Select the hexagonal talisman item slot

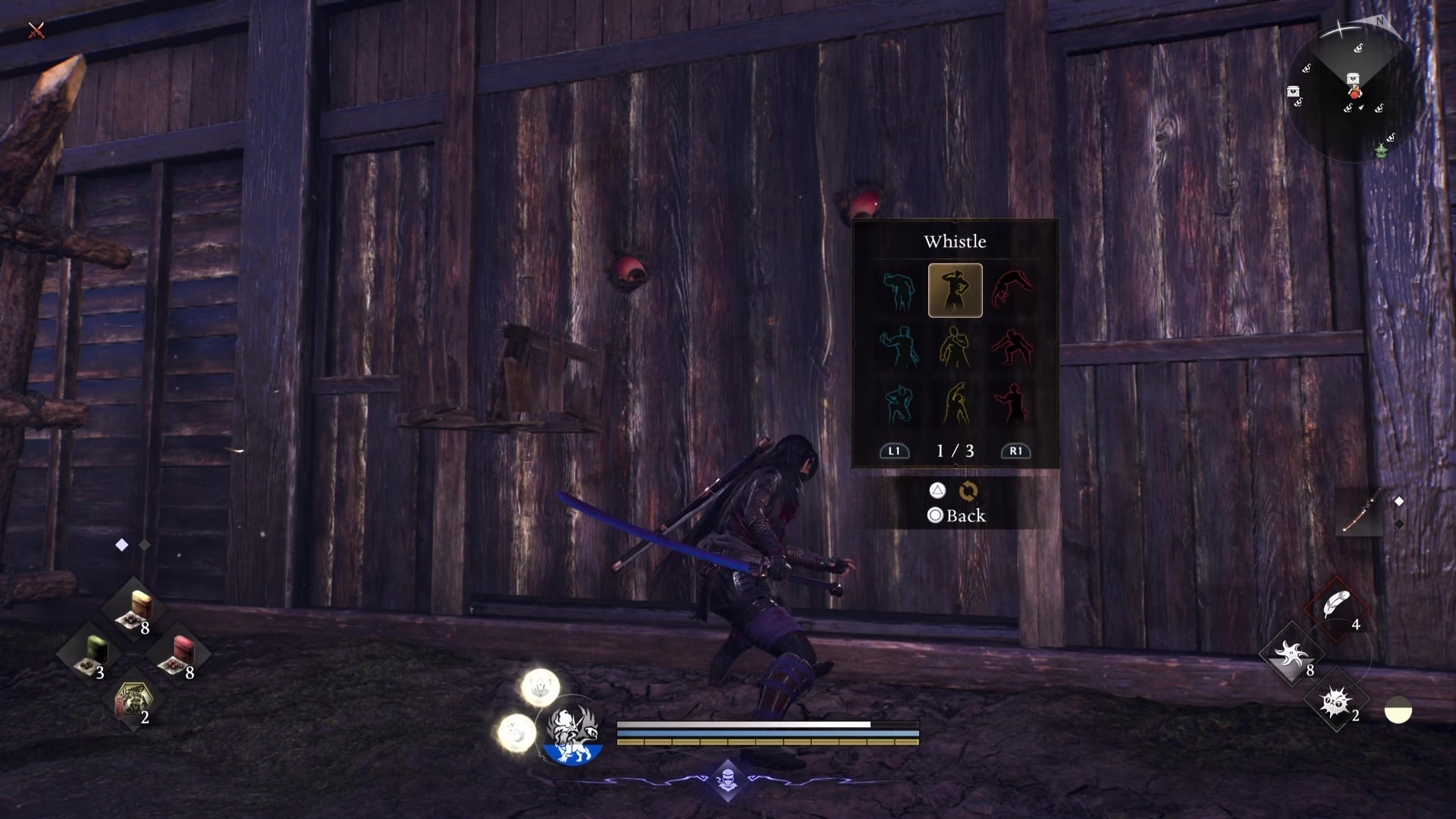coord(133,699)
